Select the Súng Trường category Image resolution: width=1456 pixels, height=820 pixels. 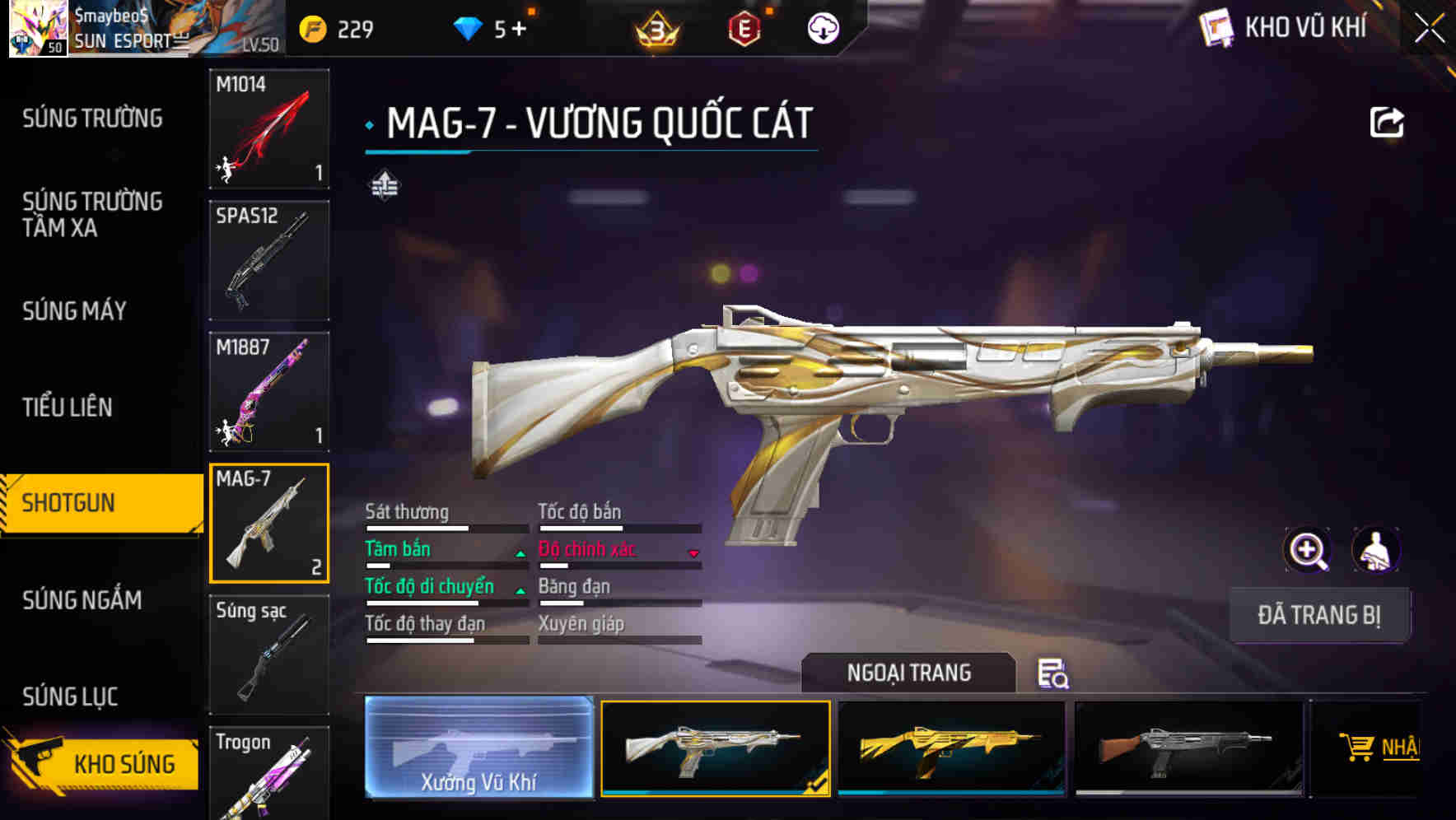pos(92,119)
